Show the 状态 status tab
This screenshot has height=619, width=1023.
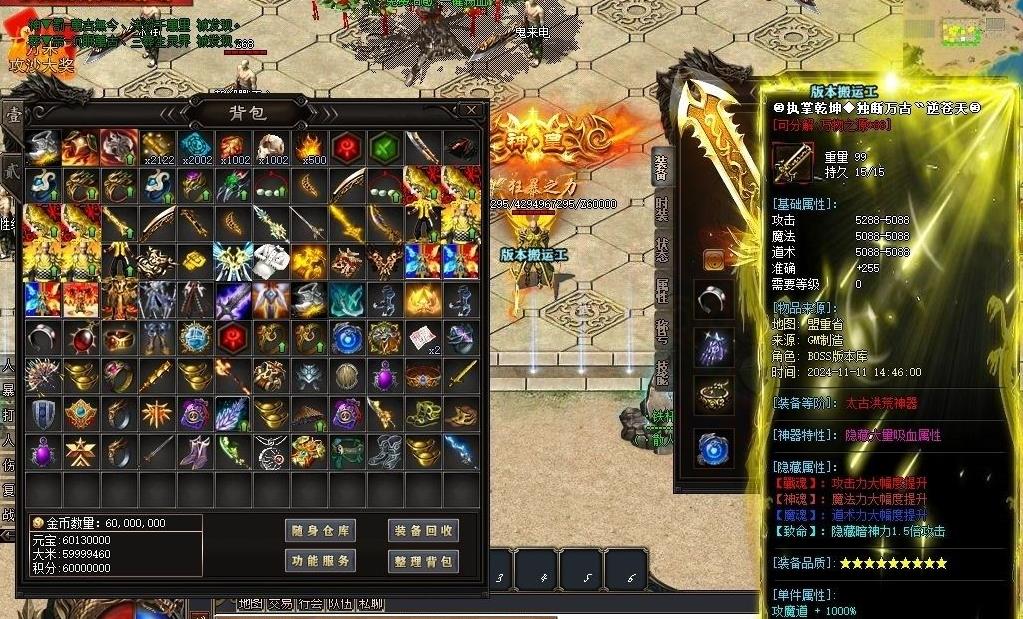pyautogui.click(x=661, y=250)
